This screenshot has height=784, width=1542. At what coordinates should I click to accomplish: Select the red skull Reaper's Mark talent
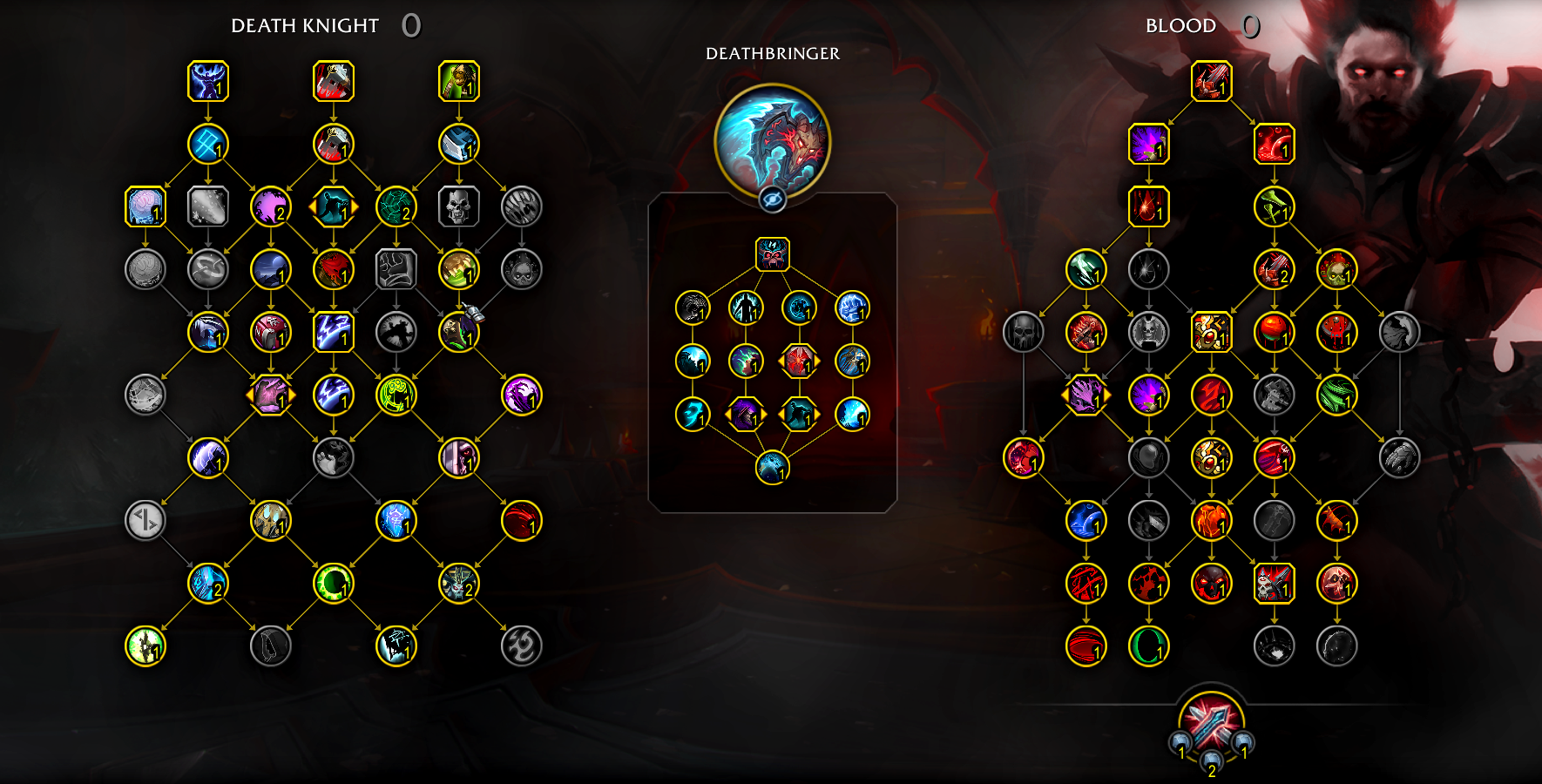[772, 254]
